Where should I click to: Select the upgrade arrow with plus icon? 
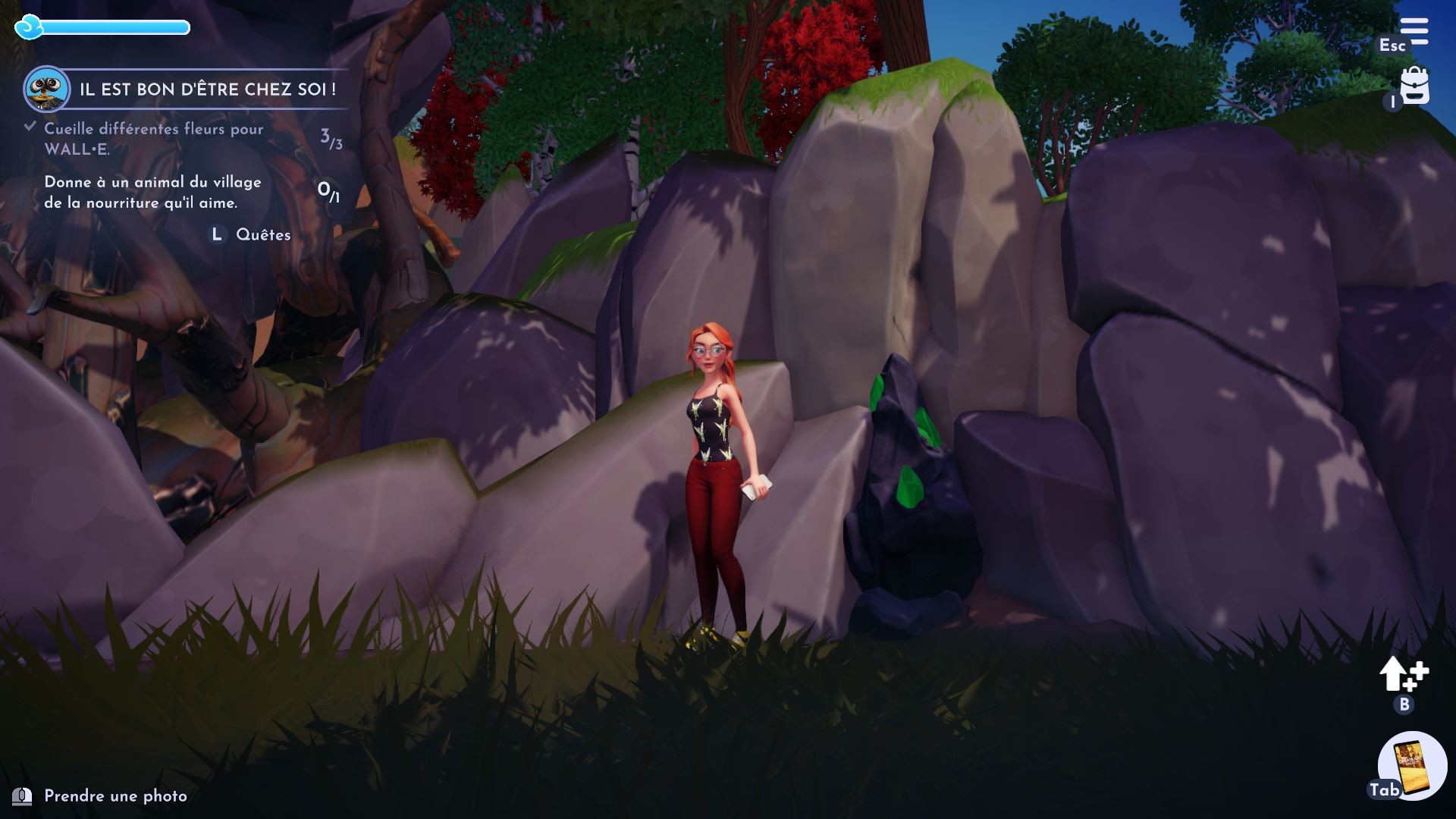click(1403, 674)
